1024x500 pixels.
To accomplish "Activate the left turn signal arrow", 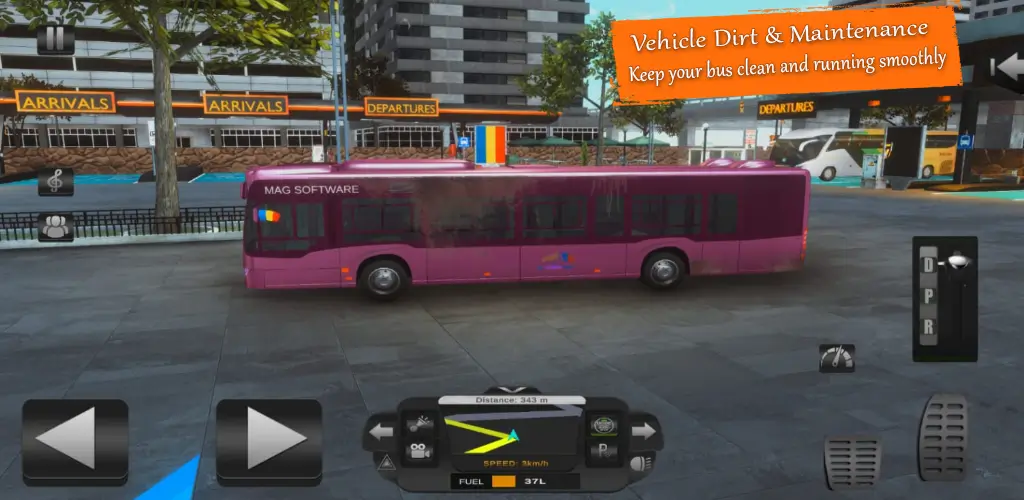I will coord(381,432).
